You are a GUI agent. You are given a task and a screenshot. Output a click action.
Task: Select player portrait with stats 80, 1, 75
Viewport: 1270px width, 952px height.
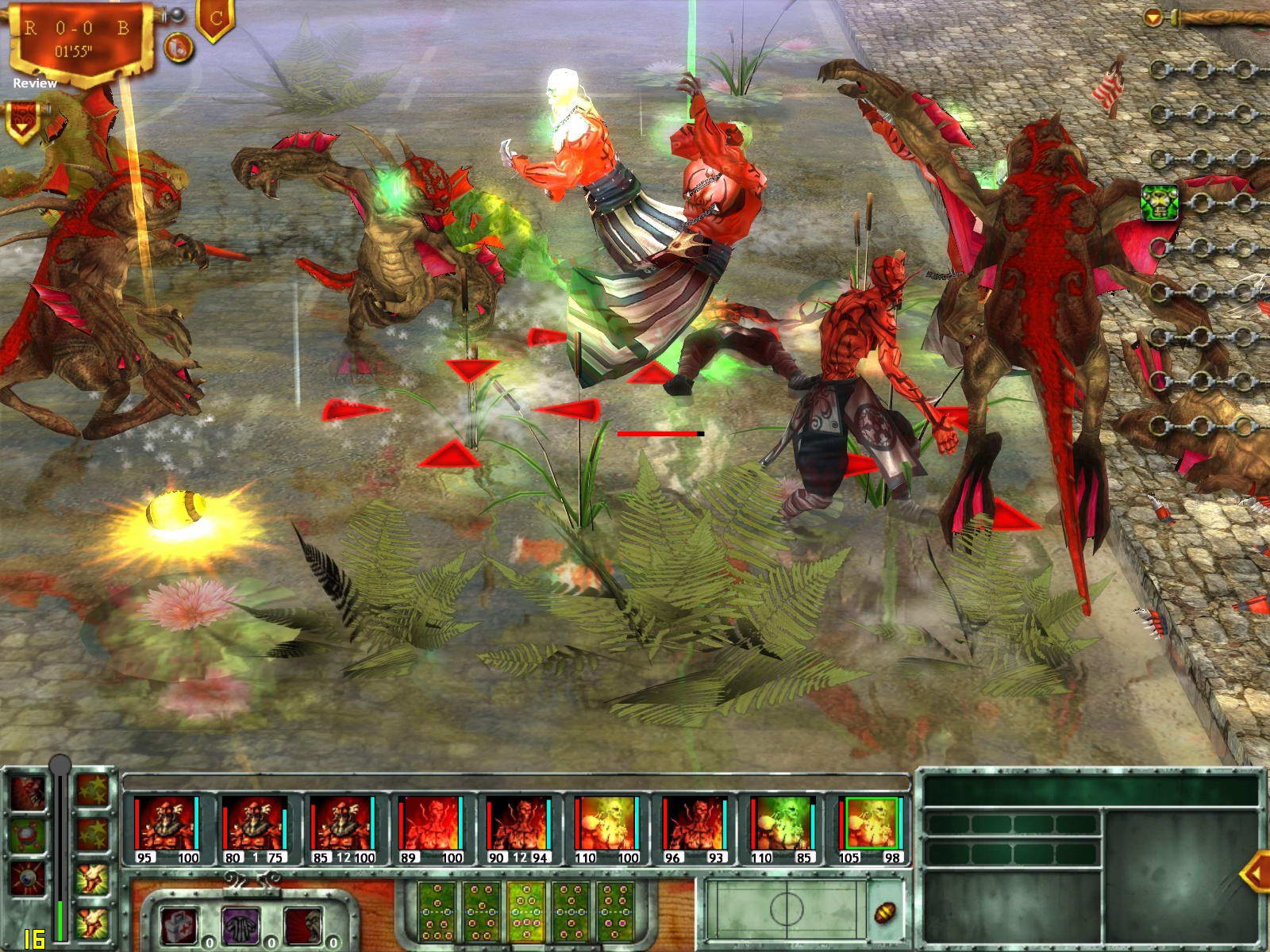pos(255,823)
